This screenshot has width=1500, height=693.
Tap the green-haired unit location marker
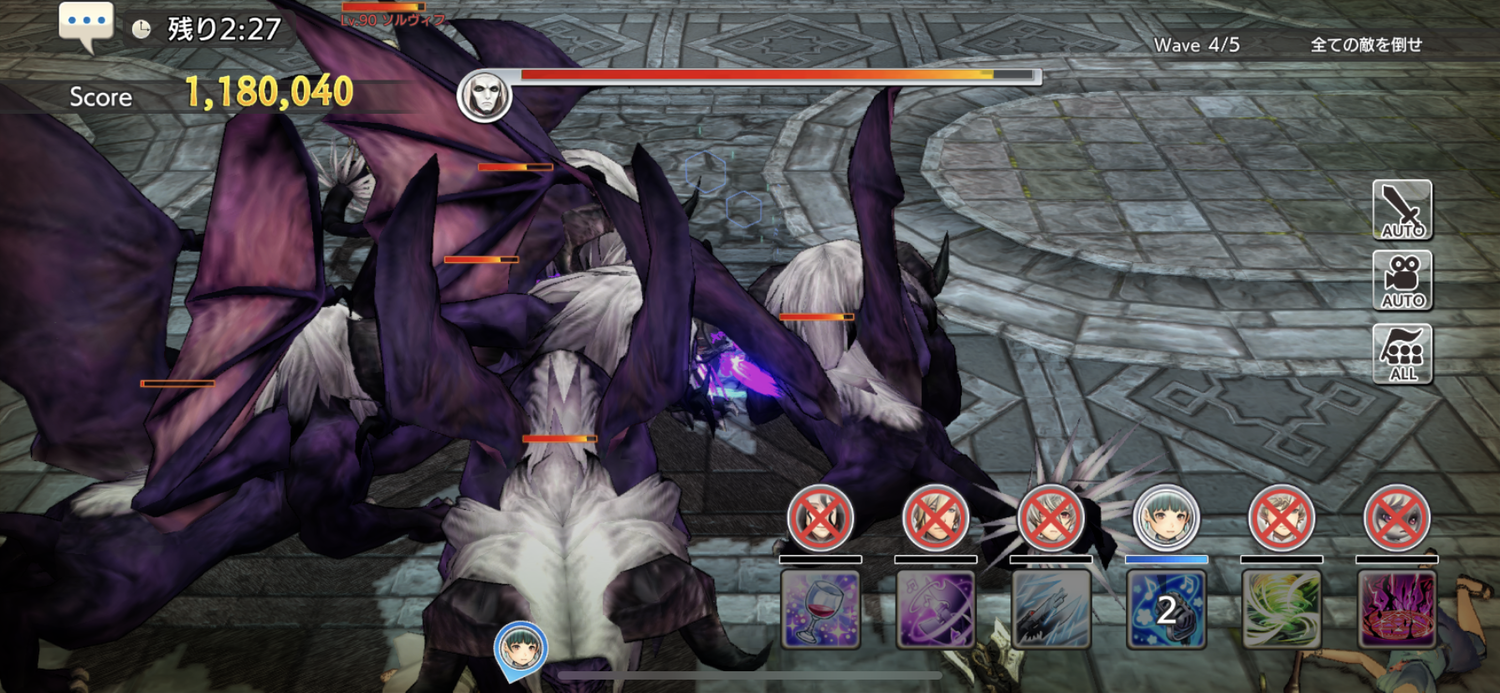(520, 645)
